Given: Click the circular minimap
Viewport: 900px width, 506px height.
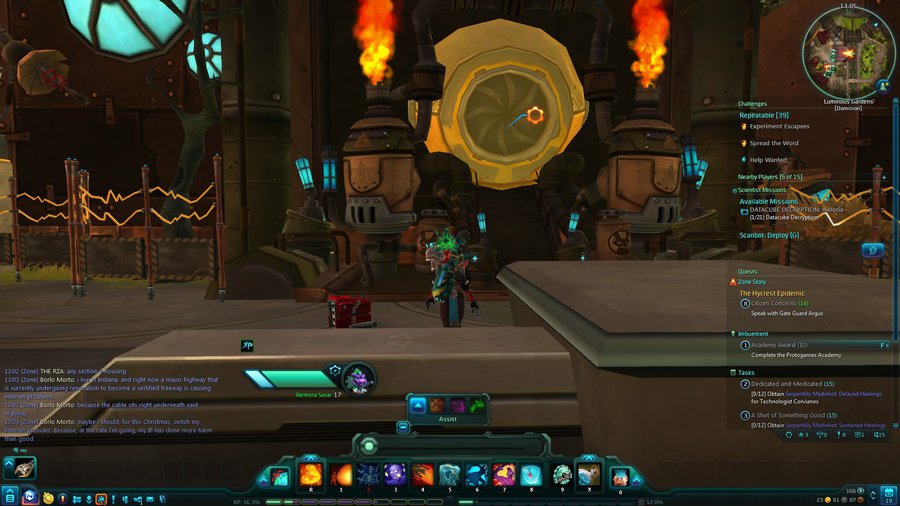Looking at the screenshot, I should pyautogui.click(x=848, y=49).
